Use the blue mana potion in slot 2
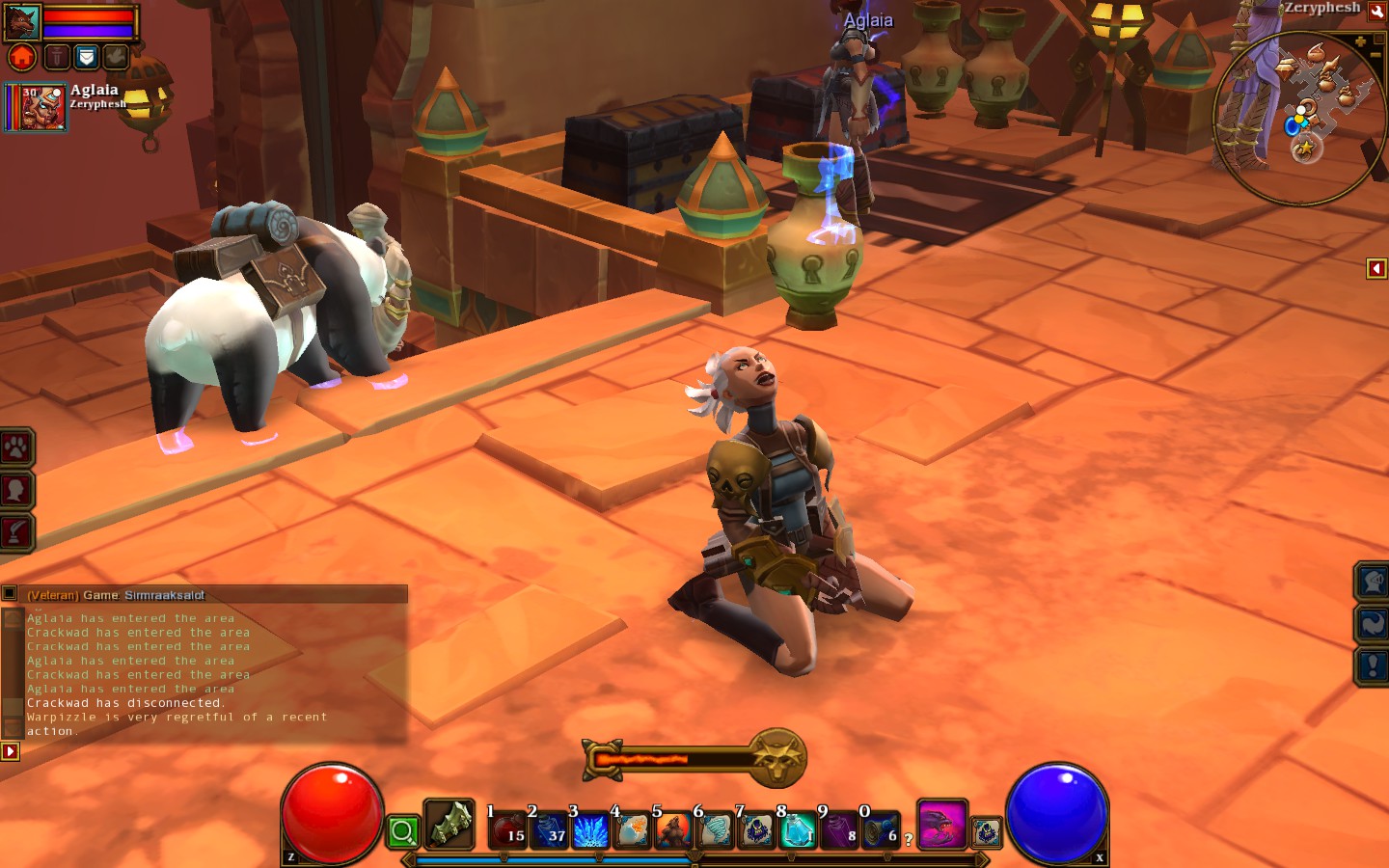This screenshot has height=868, width=1389. [548, 830]
